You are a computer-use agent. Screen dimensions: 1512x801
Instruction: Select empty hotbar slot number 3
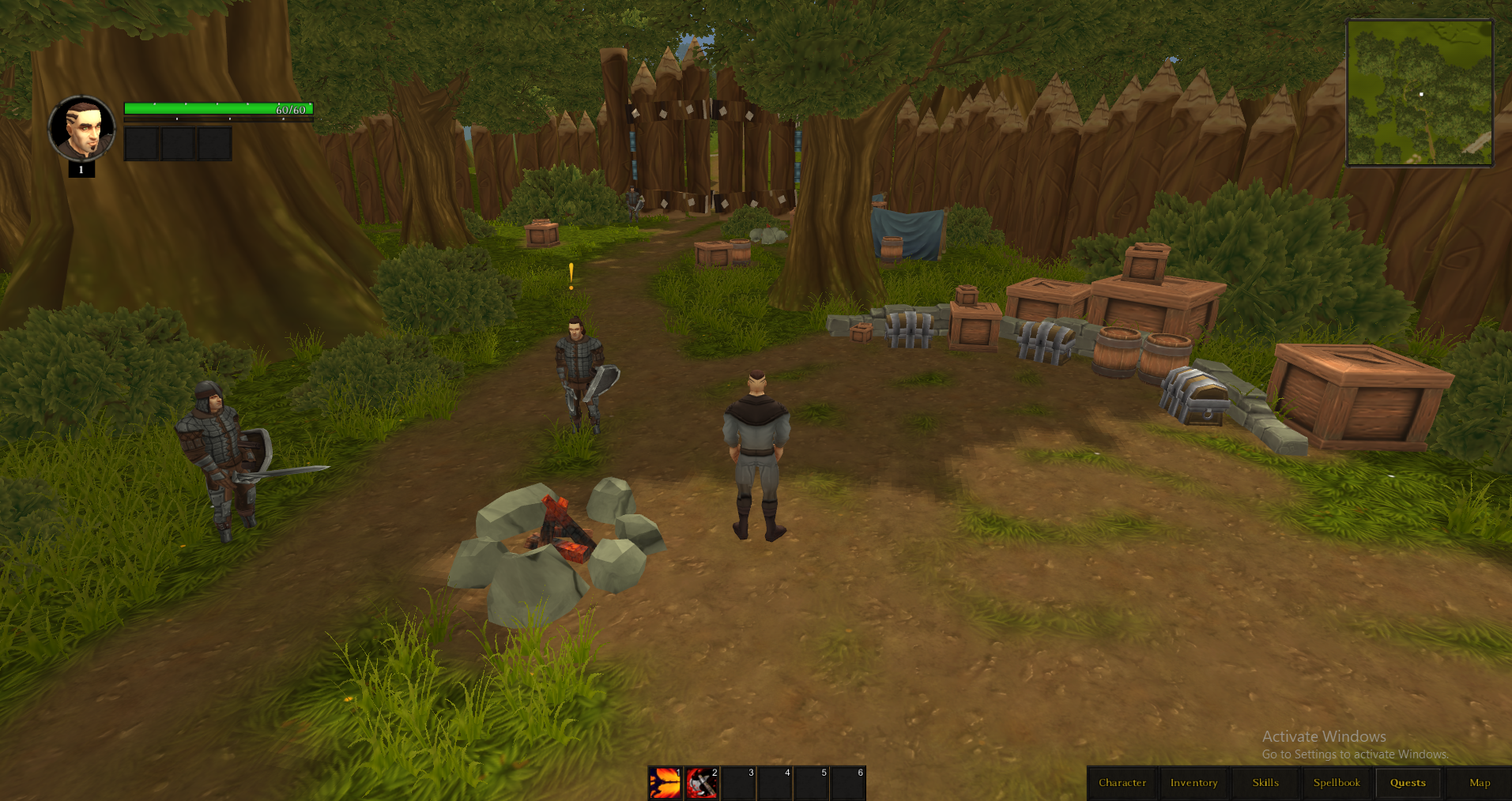739,783
